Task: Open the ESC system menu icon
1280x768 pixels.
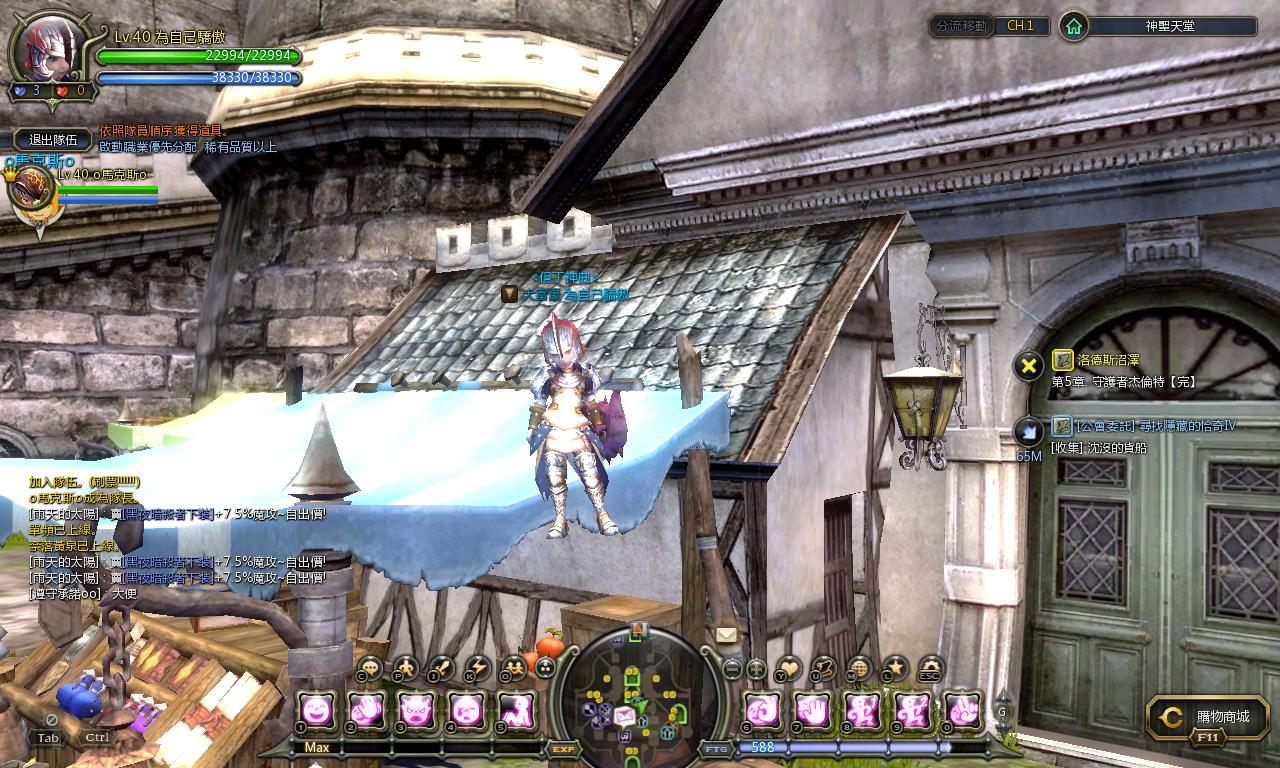Action: 931,668
